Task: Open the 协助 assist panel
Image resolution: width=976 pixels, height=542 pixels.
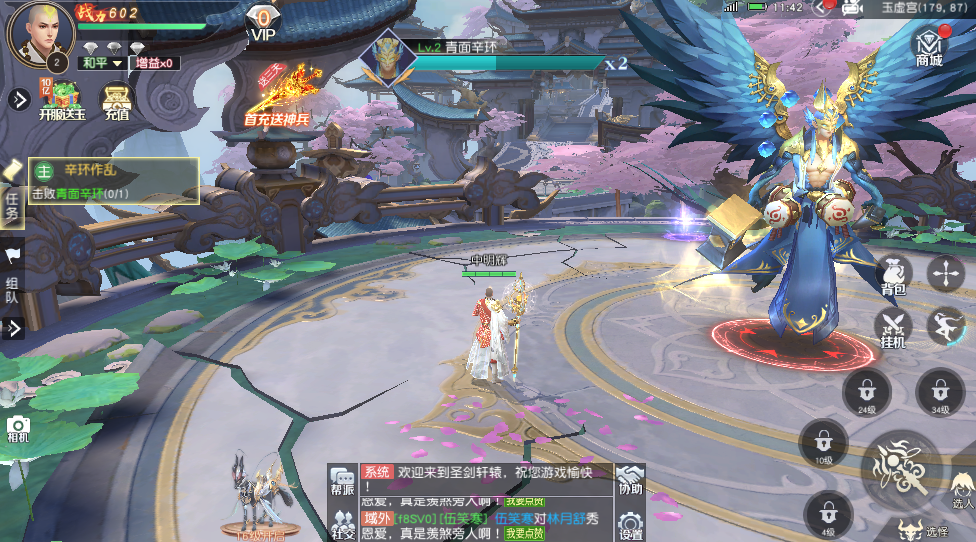Action: [x=630, y=480]
